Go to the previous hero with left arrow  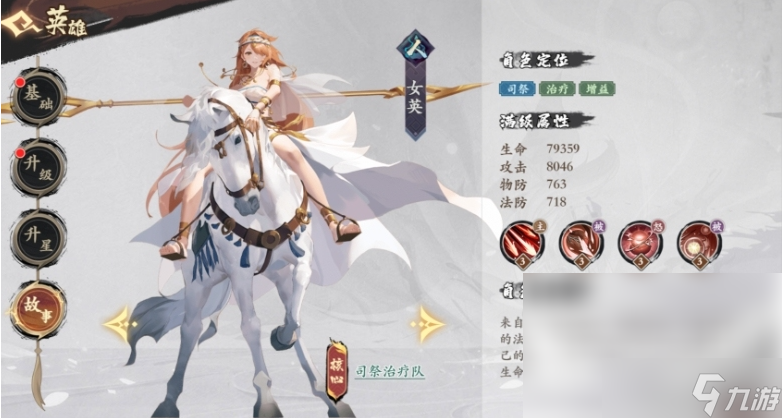coord(120,323)
